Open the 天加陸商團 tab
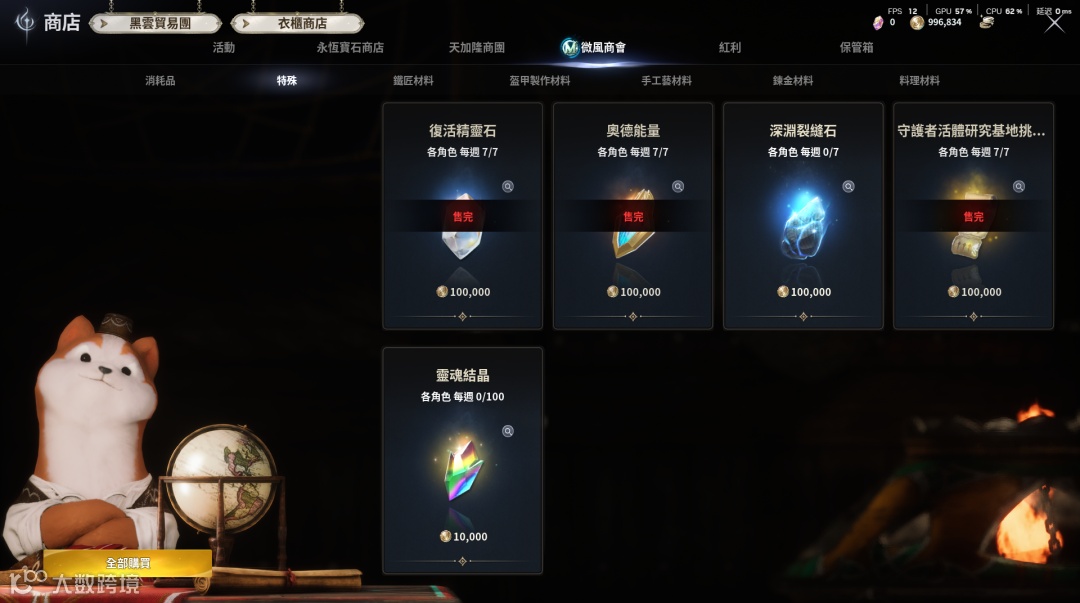This screenshot has width=1080, height=603. [476, 47]
